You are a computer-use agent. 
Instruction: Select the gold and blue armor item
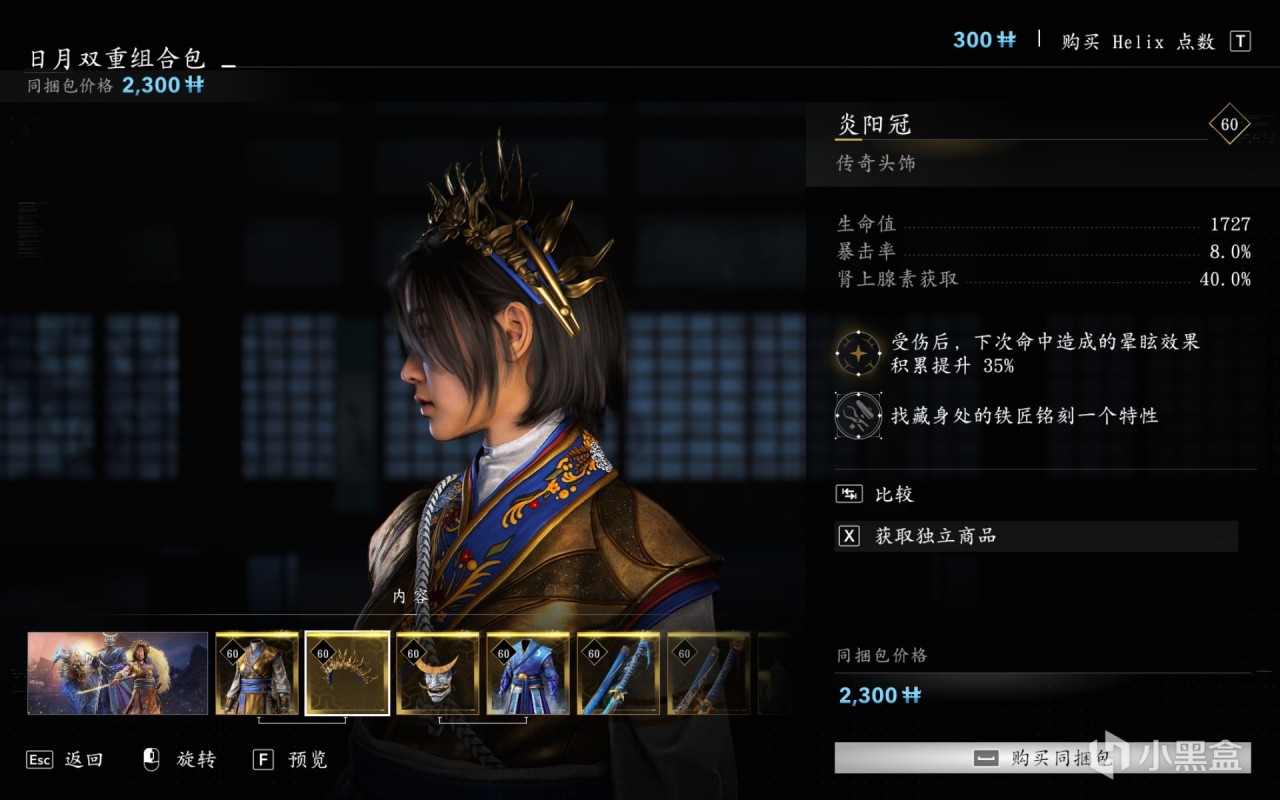click(x=257, y=673)
